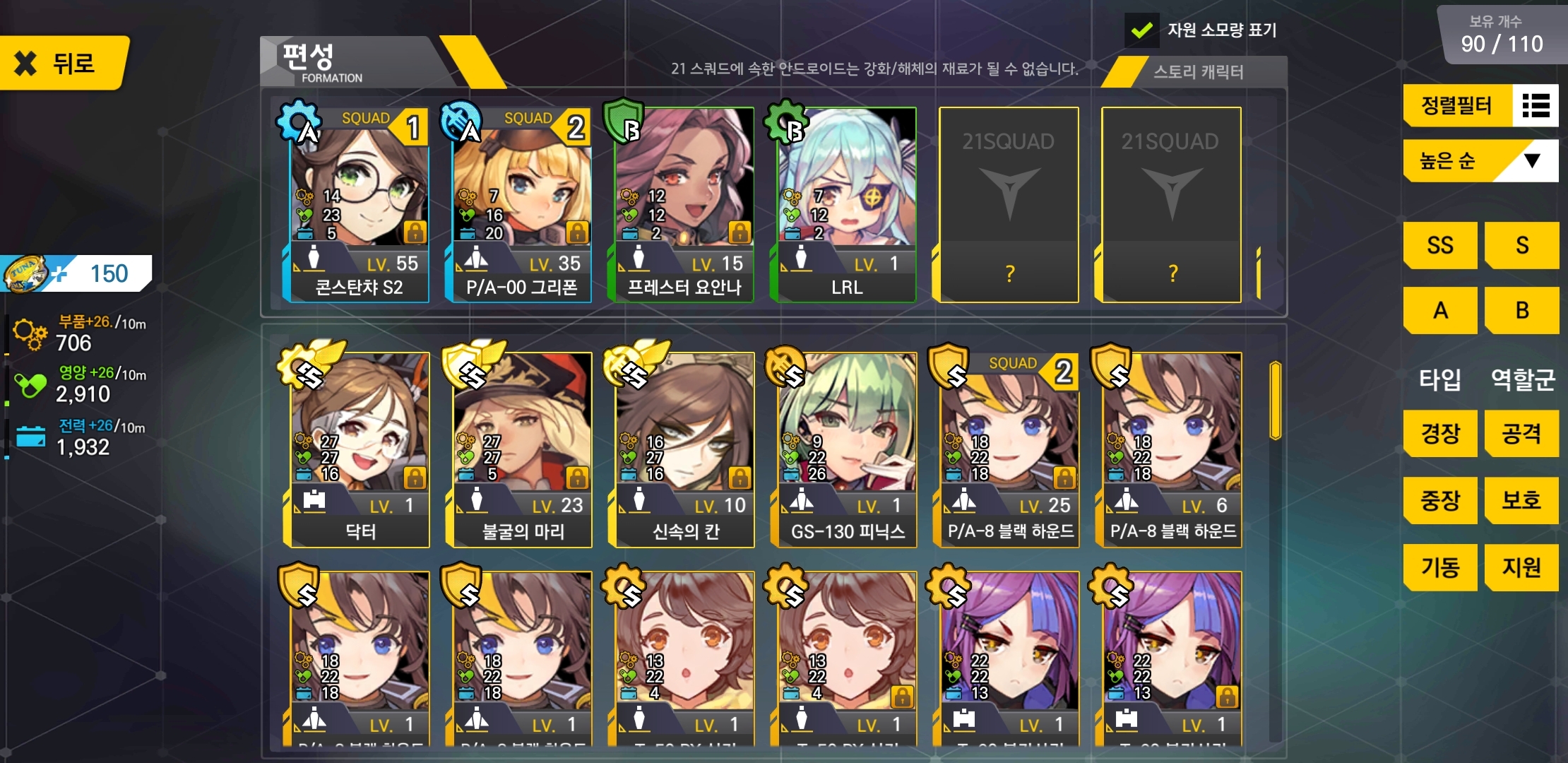The width and height of the screenshot is (1568, 763).
Task: Select the 중장 type filter
Action: [1439, 500]
